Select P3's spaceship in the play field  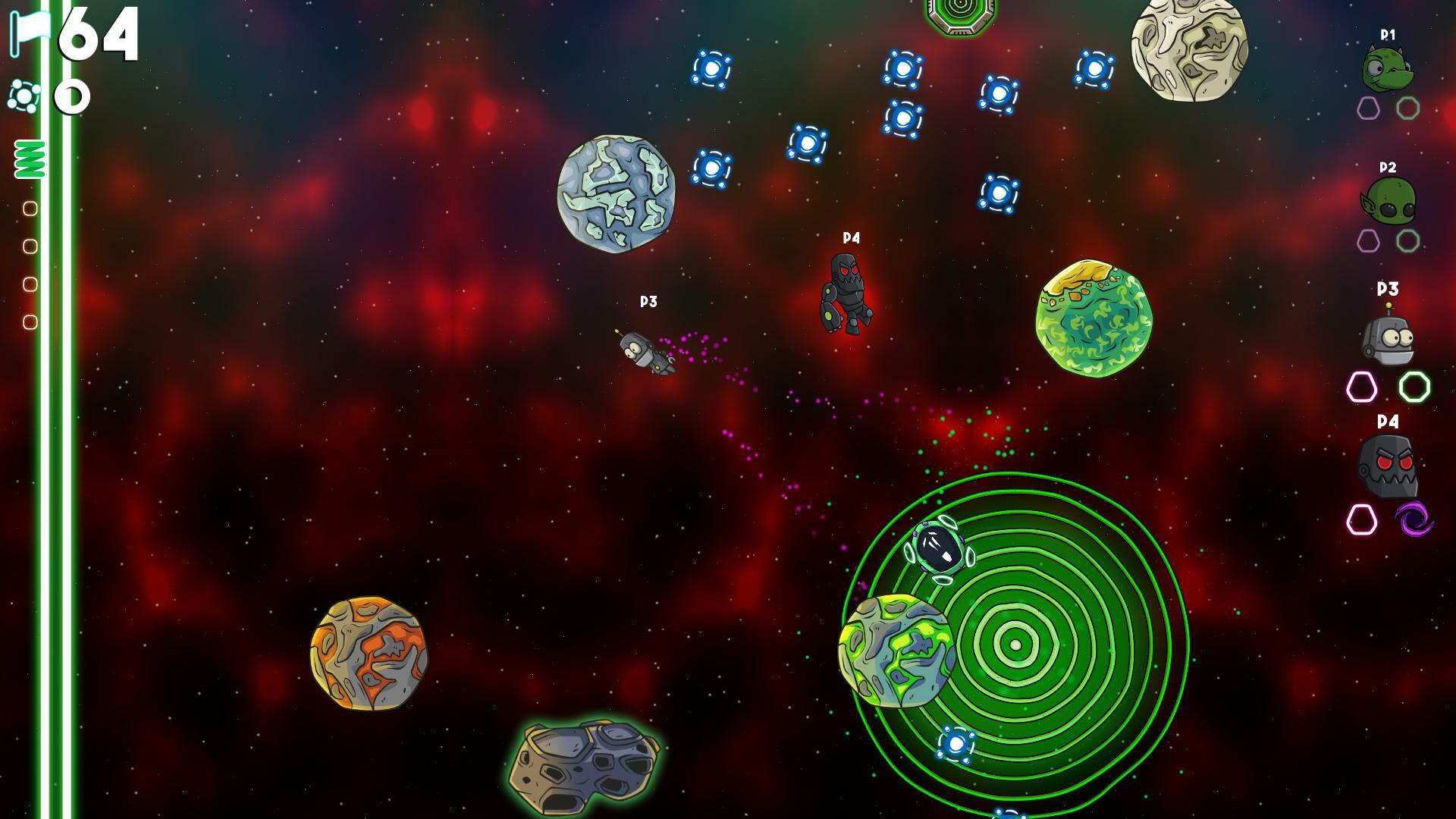(x=645, y=353)
